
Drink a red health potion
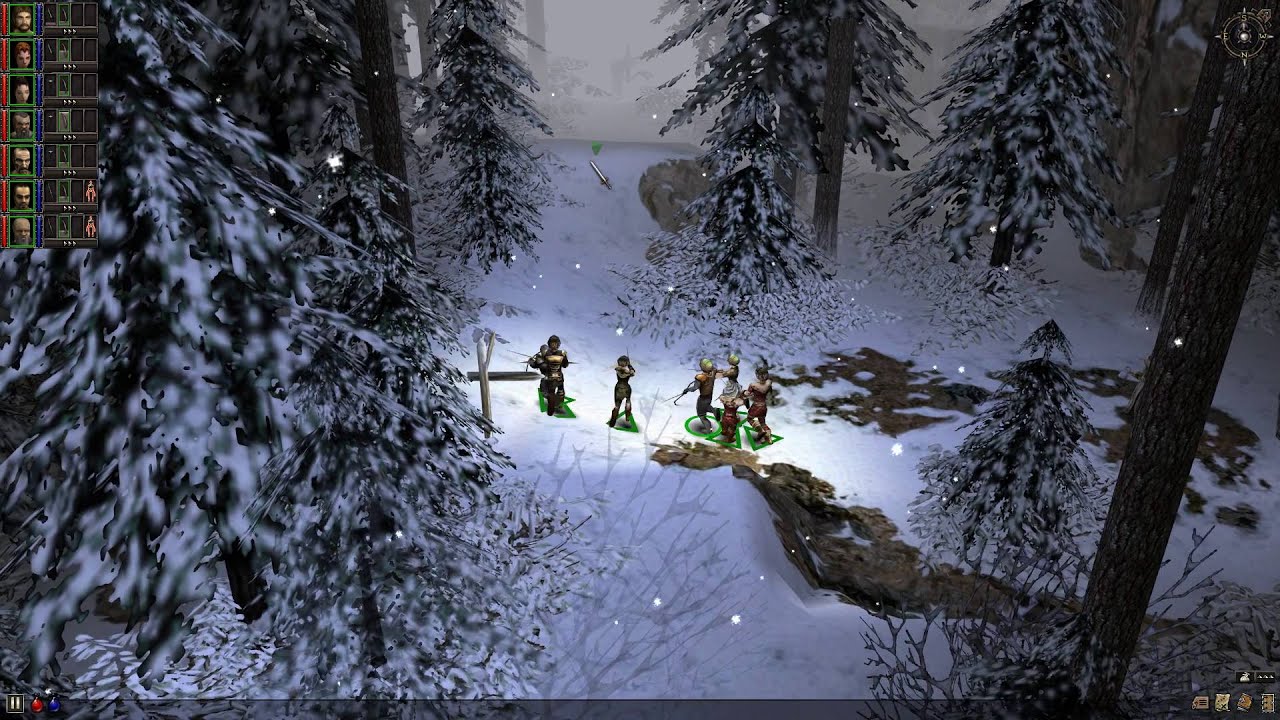pos(37,705)
